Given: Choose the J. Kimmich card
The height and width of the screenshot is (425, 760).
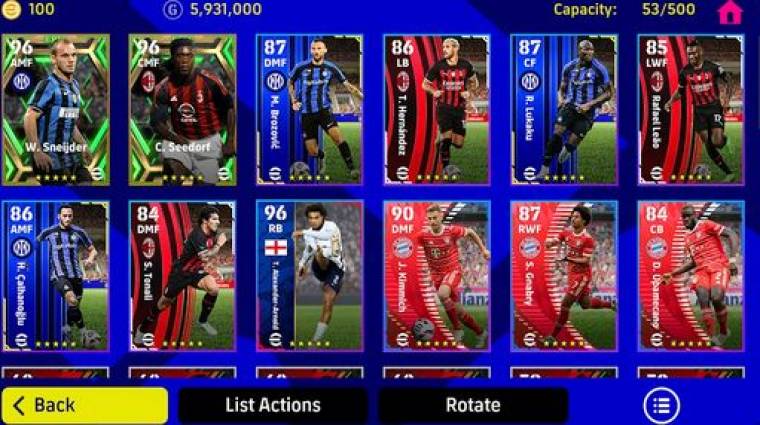Looking at the screenshot, I should coord(437,276).
